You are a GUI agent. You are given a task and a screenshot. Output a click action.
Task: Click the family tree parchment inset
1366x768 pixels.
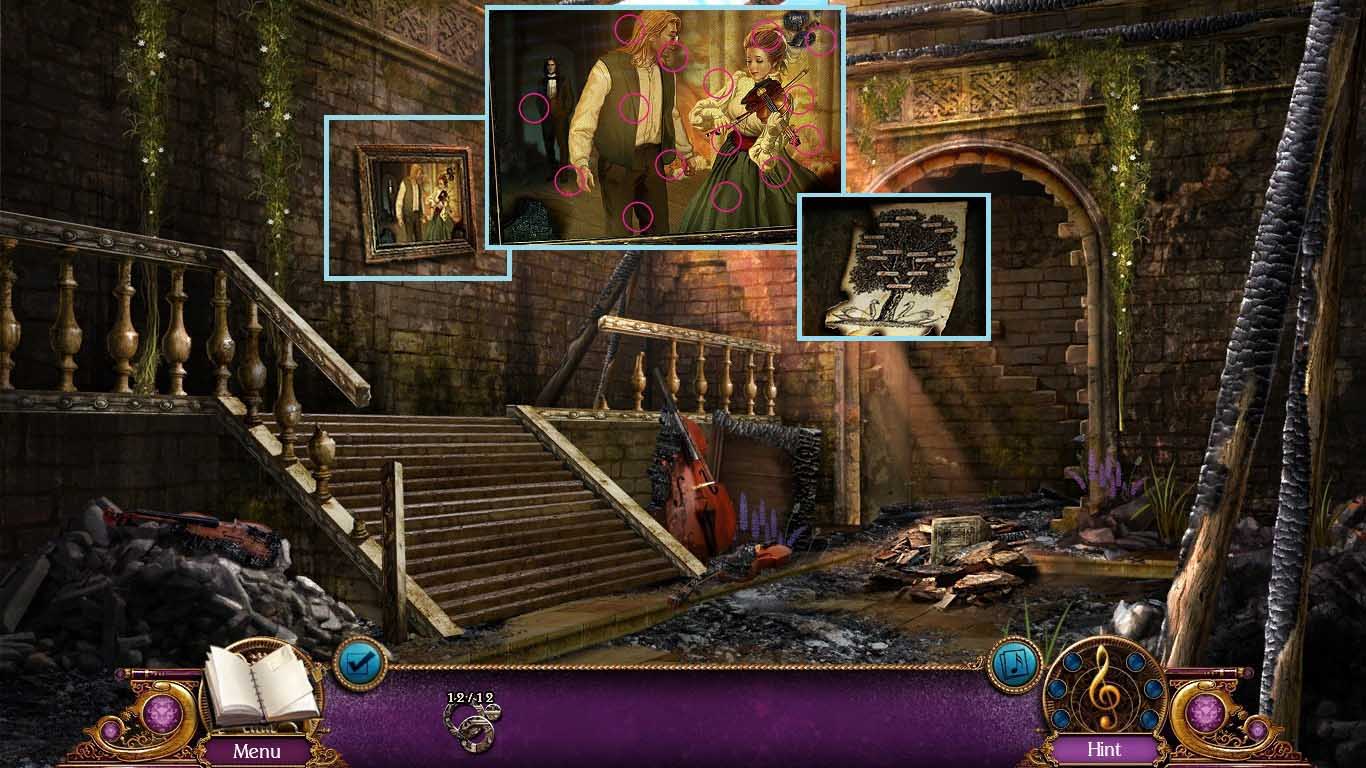click(894, 267)
